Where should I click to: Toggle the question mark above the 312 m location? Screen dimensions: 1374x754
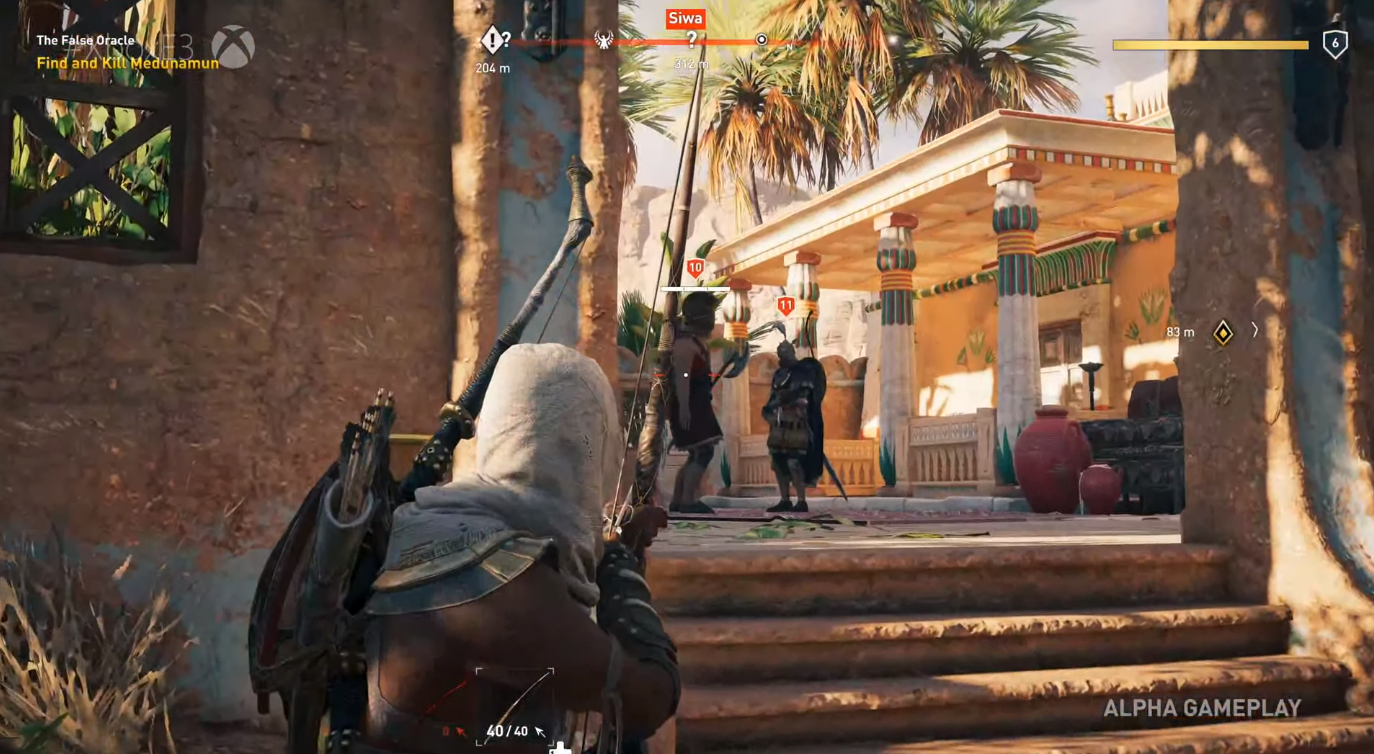point(691,38)
